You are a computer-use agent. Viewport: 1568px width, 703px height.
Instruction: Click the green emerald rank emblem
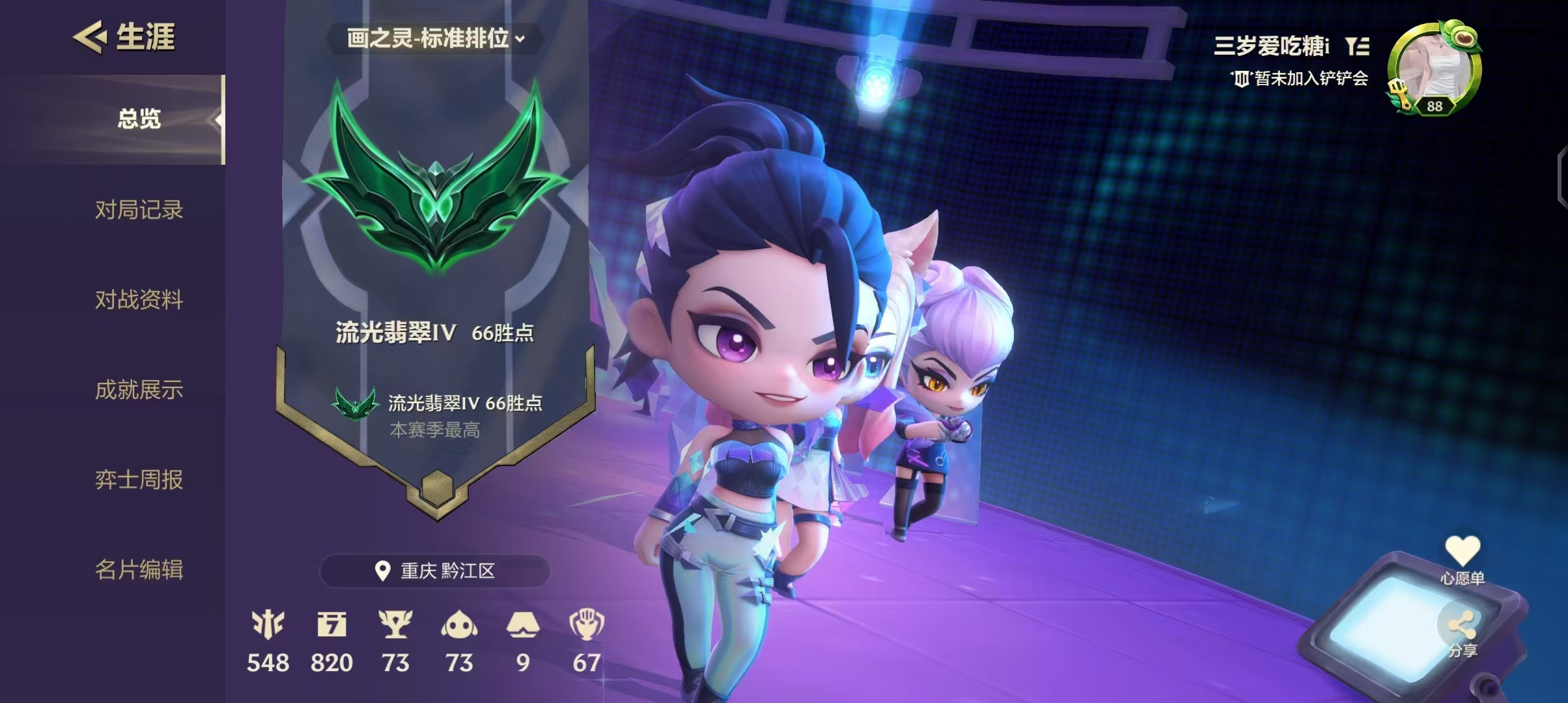[x=436, y=179]
